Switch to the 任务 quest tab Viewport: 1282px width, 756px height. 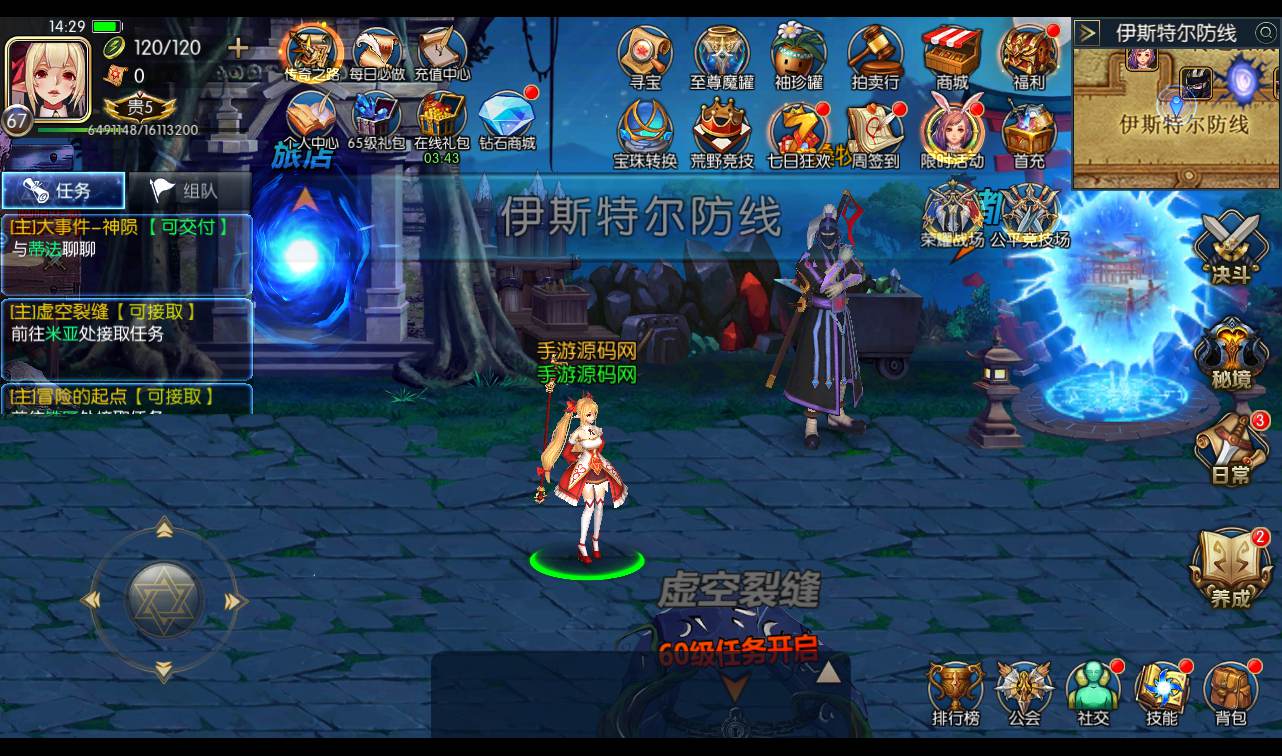tap(63, 190)
